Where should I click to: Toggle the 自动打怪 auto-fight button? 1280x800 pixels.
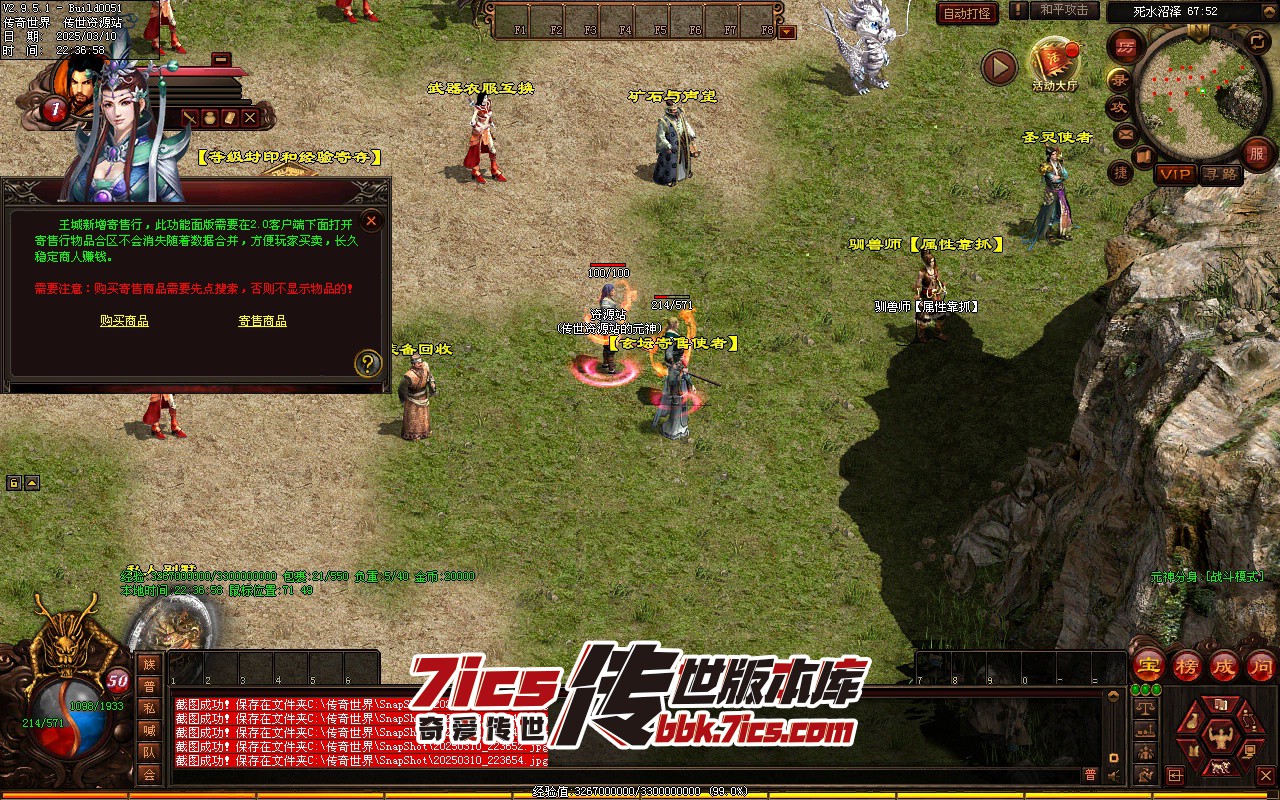tap(967, 13)
